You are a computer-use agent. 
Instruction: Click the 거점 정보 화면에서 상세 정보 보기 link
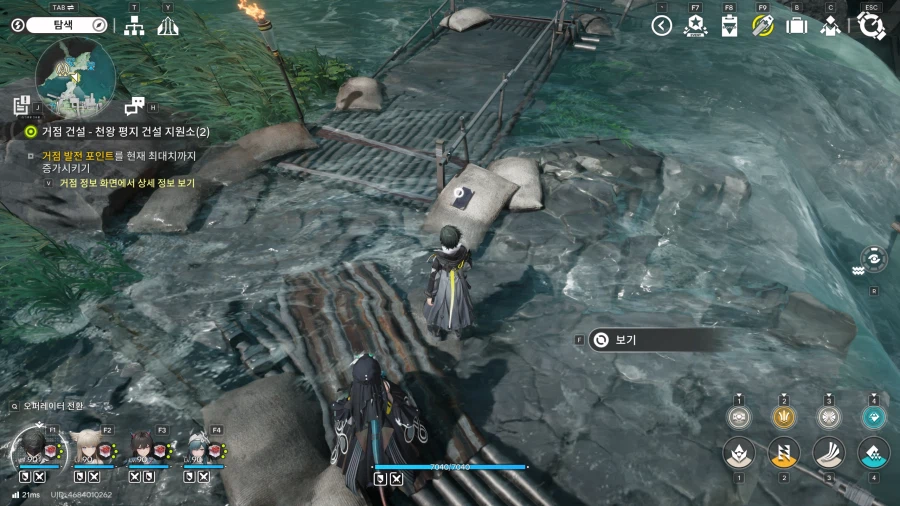pyautogui.click(x=126, y=183)
